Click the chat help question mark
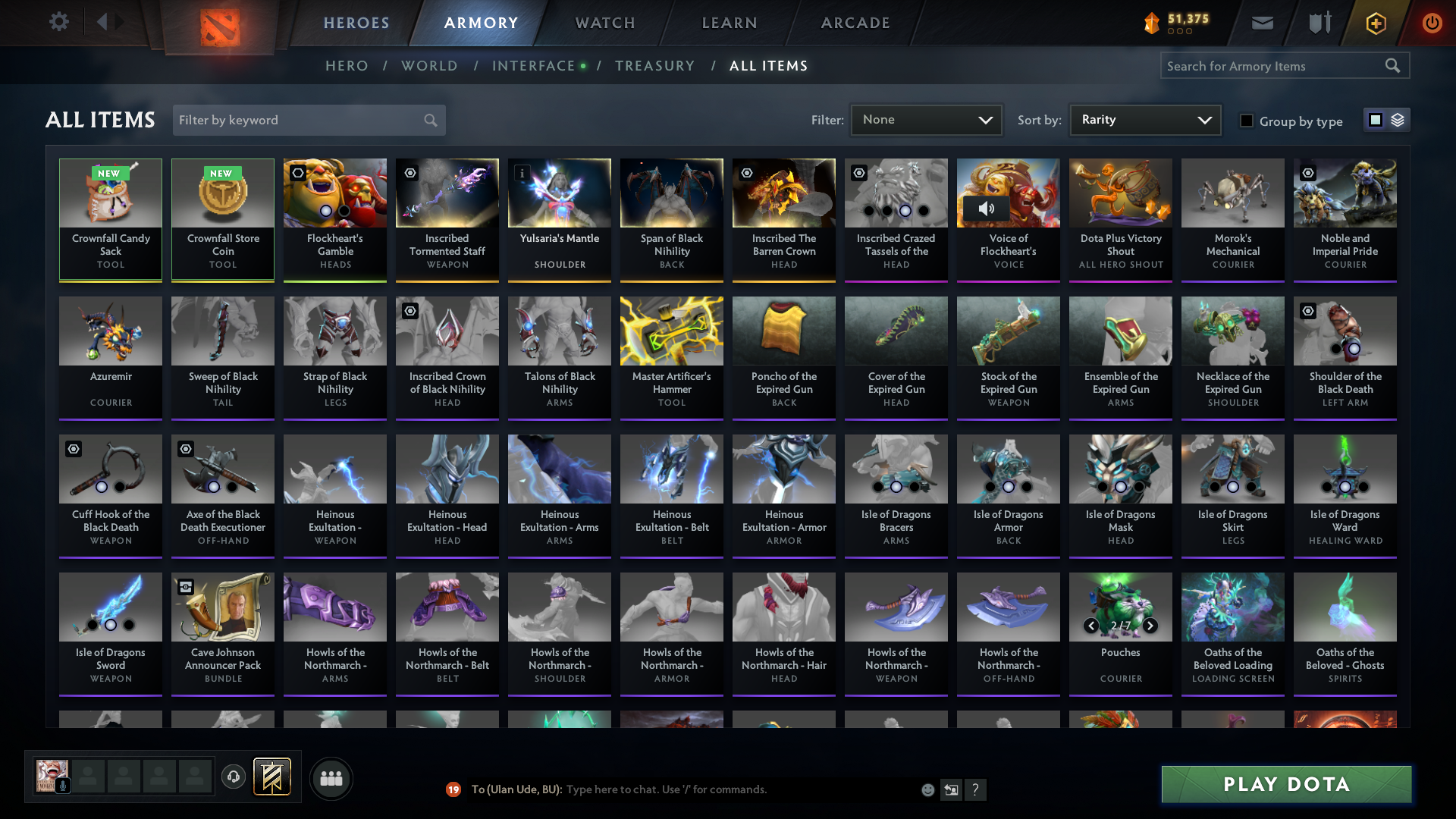 pos(977,789)
